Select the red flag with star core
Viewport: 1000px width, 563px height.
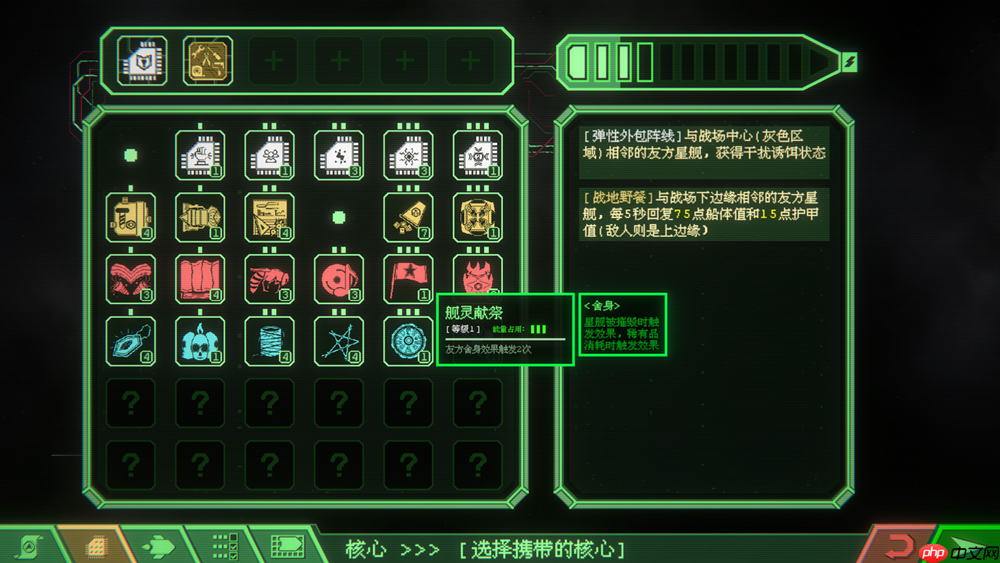[409, 279]
